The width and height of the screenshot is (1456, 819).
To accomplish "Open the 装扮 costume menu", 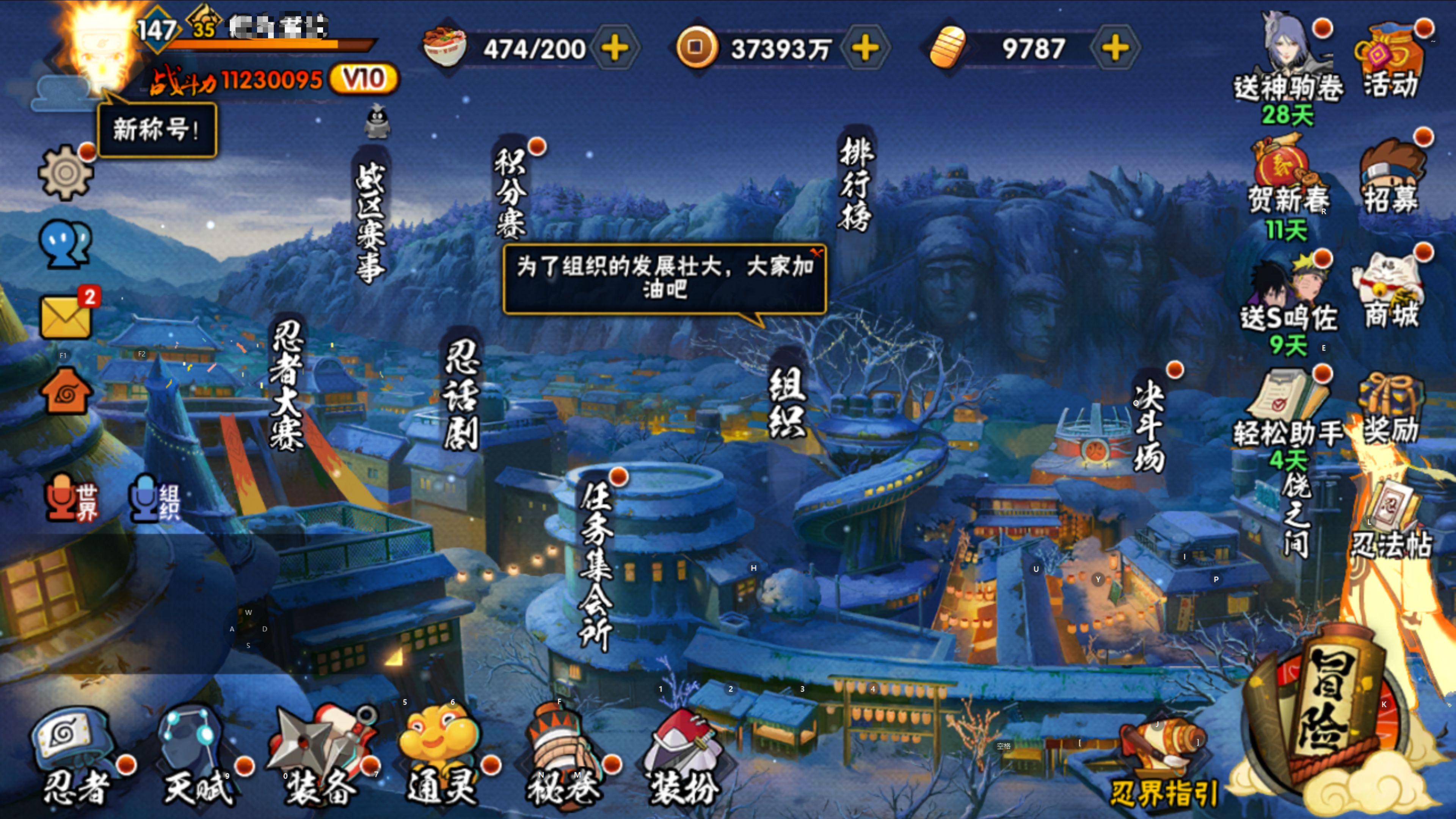I will (684, 758).
